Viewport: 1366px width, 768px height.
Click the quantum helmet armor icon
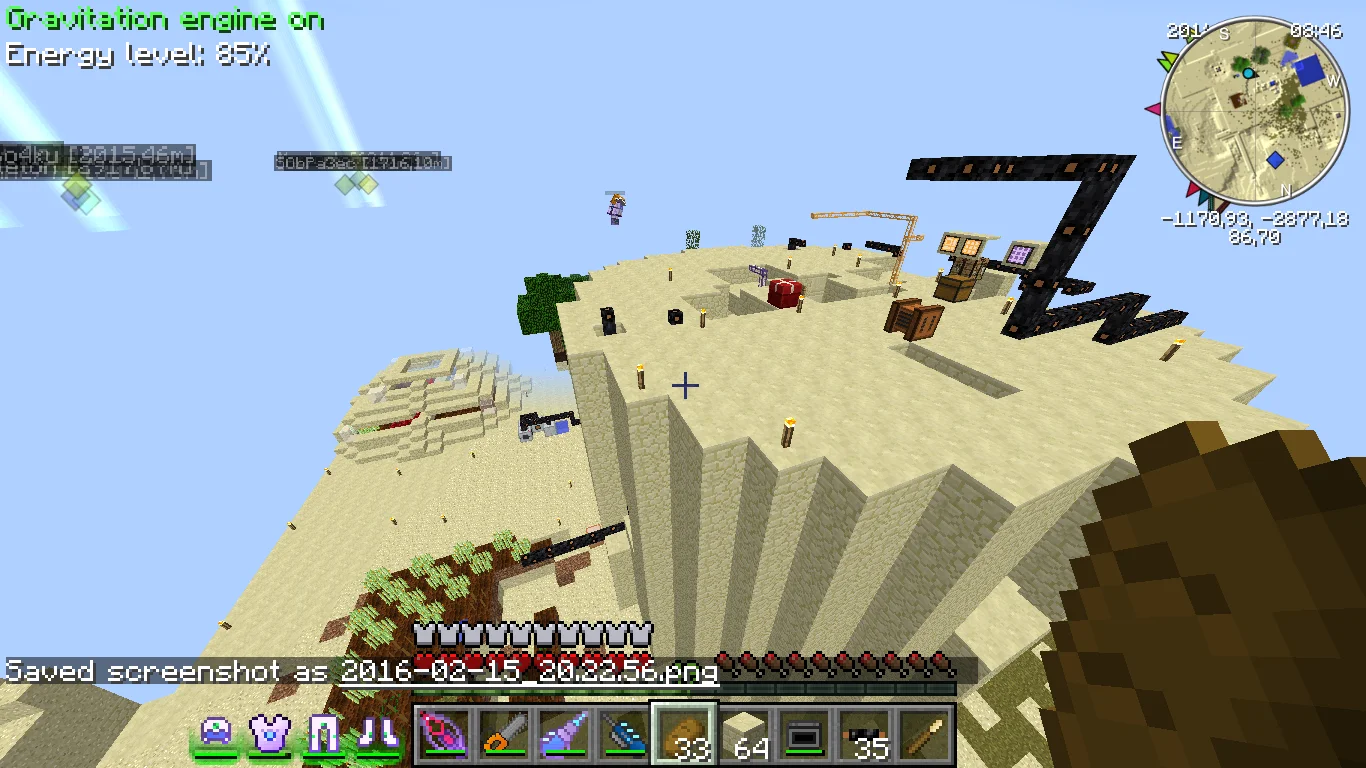(x=216, y=734)
